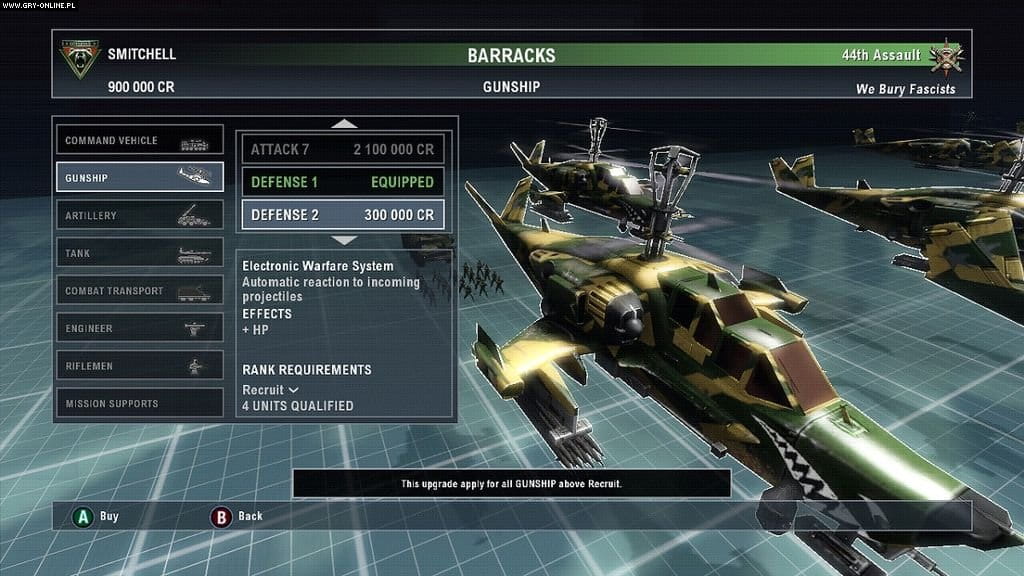This screenshot has height=576, width=1024.
Task: Select Combat Transport in the unit list
Action: (x=139, y=291)
